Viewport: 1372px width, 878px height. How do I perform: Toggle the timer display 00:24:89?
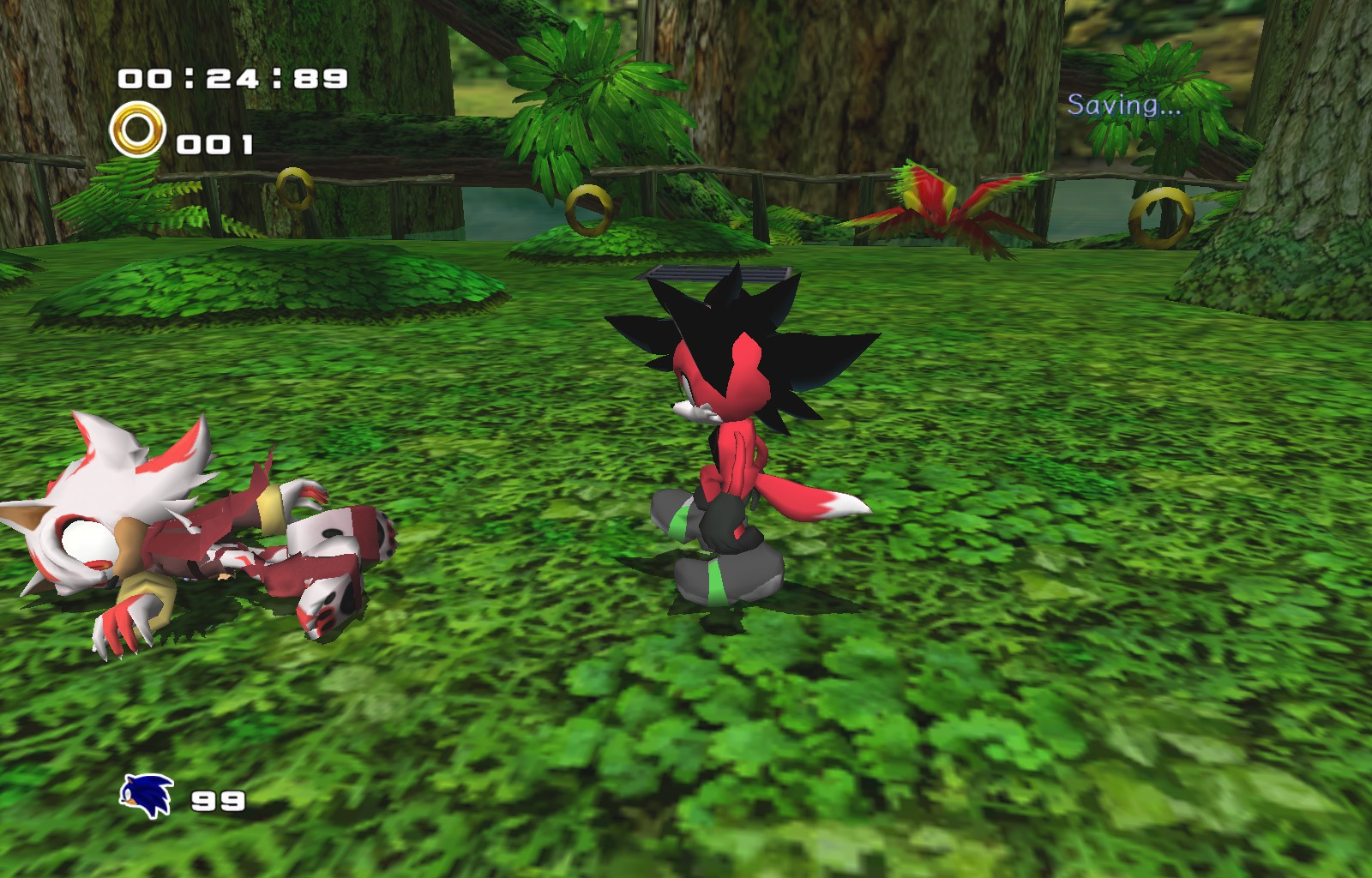click(x=232, y=79)
